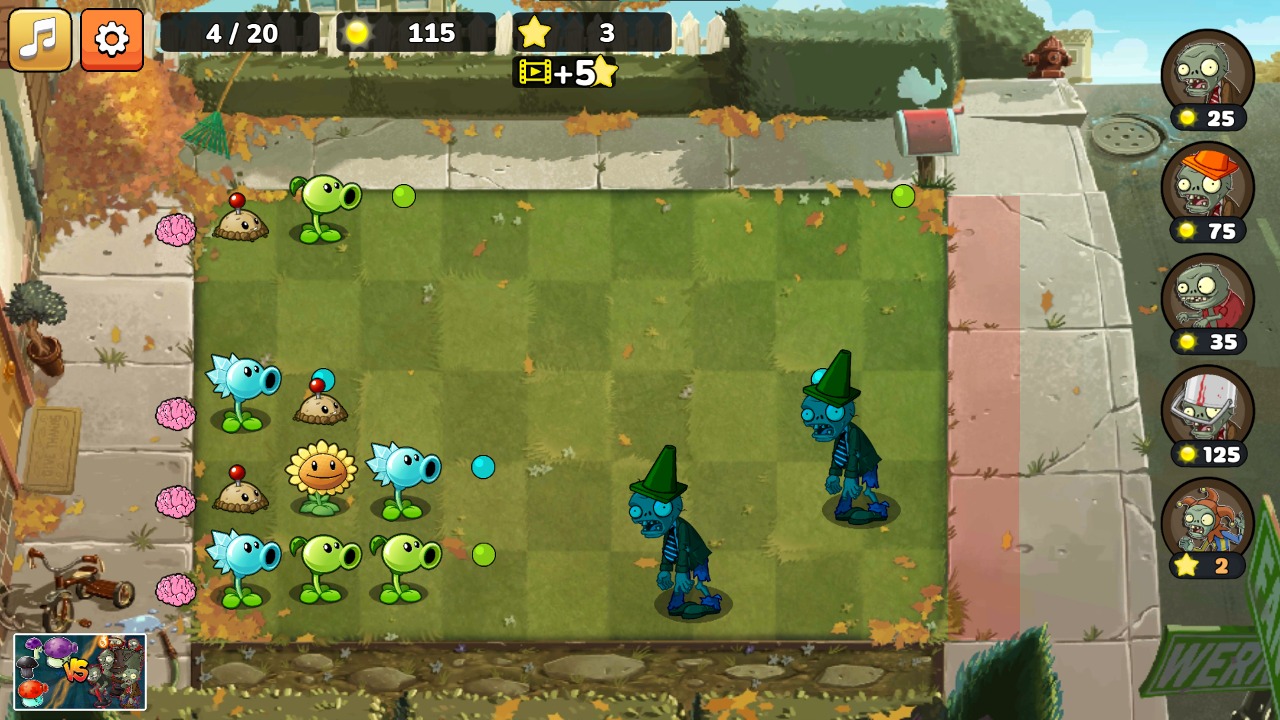Toggle the music note button
This screenshot has width=1280, height=720.
click(x=40, y=36)
